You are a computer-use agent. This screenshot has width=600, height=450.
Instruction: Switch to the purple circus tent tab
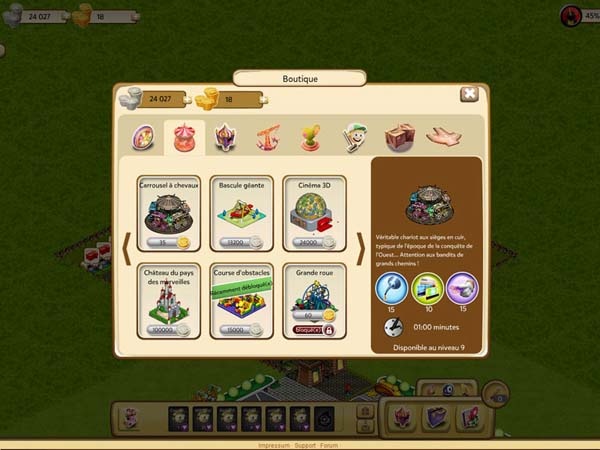coord(226,138)
